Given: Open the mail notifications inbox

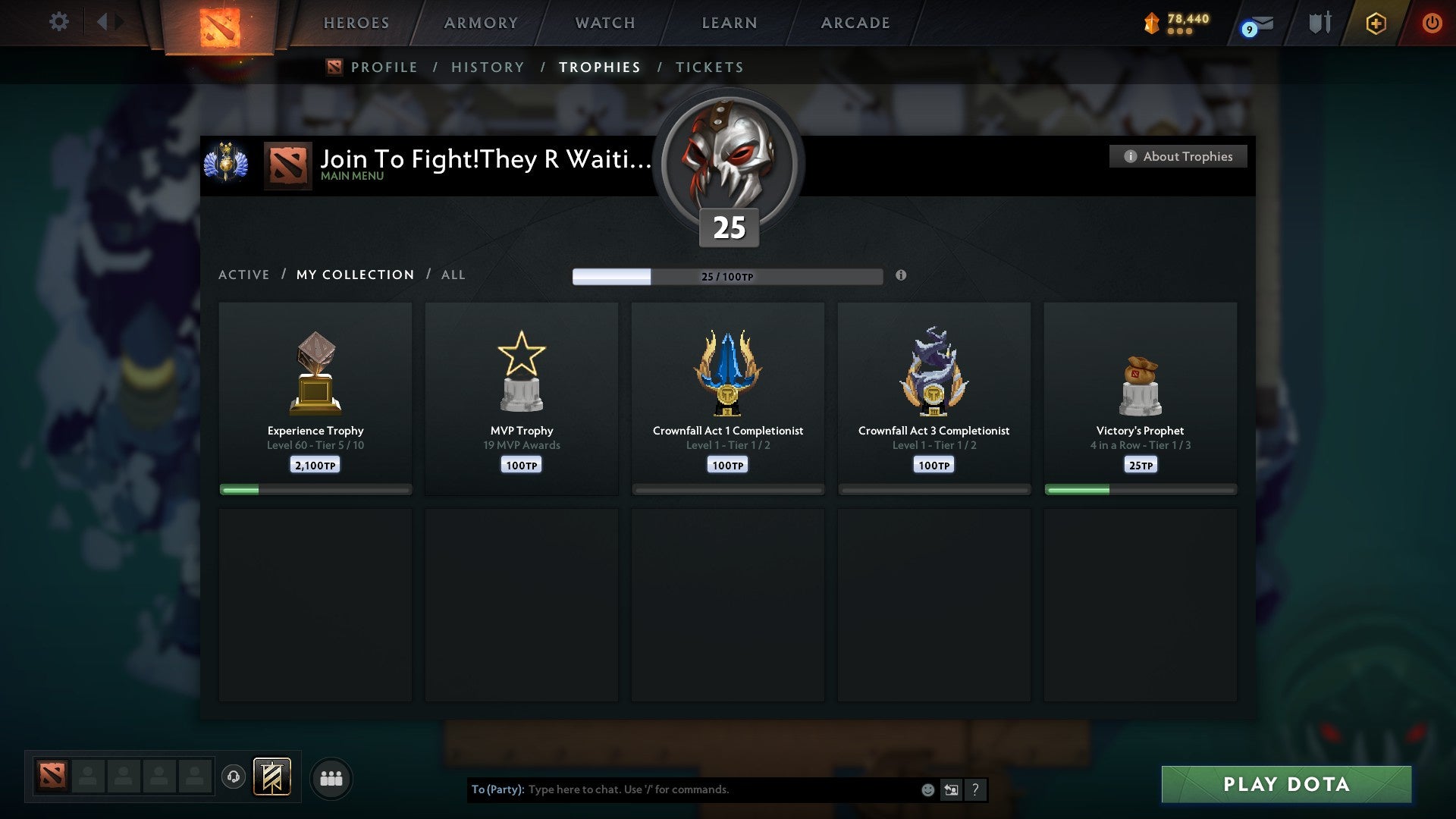Looking at the screenshot, I should pos(1255,24).
